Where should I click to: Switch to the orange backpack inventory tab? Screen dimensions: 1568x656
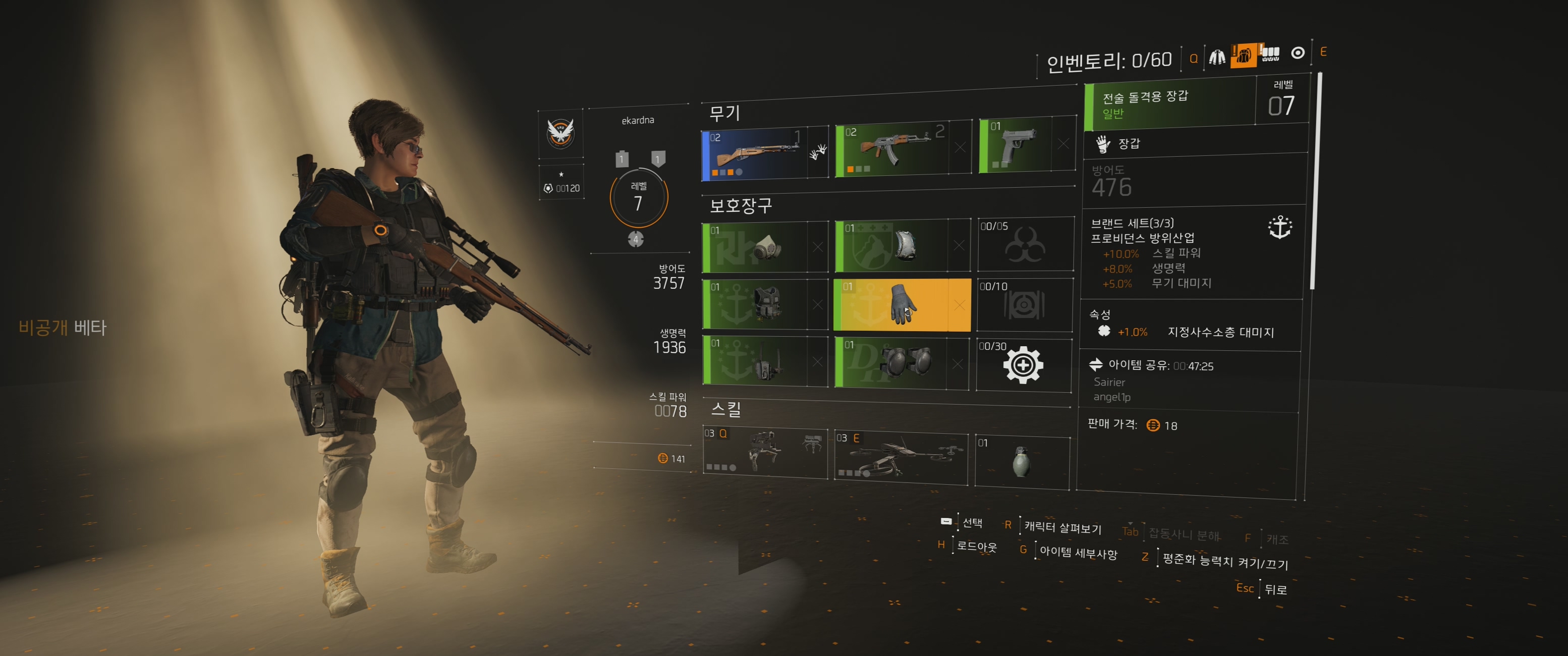pyautogui.click(x=1243, y=56)
